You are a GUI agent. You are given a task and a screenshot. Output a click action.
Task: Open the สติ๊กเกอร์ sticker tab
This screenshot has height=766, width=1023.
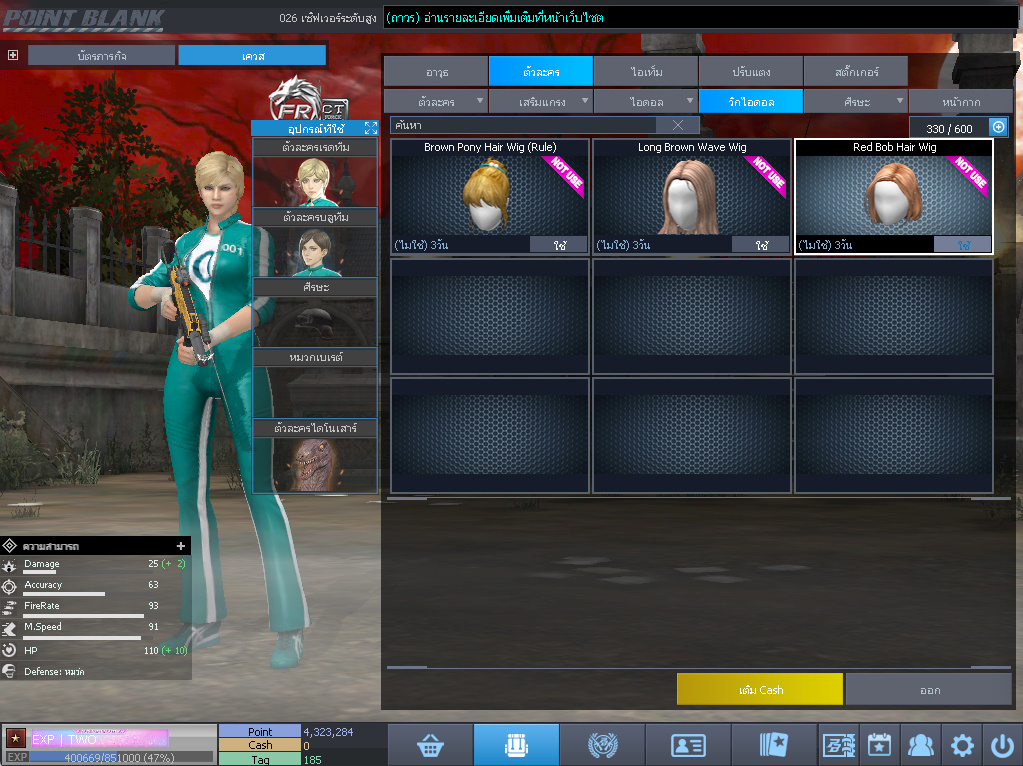click(x=855, y=72)
